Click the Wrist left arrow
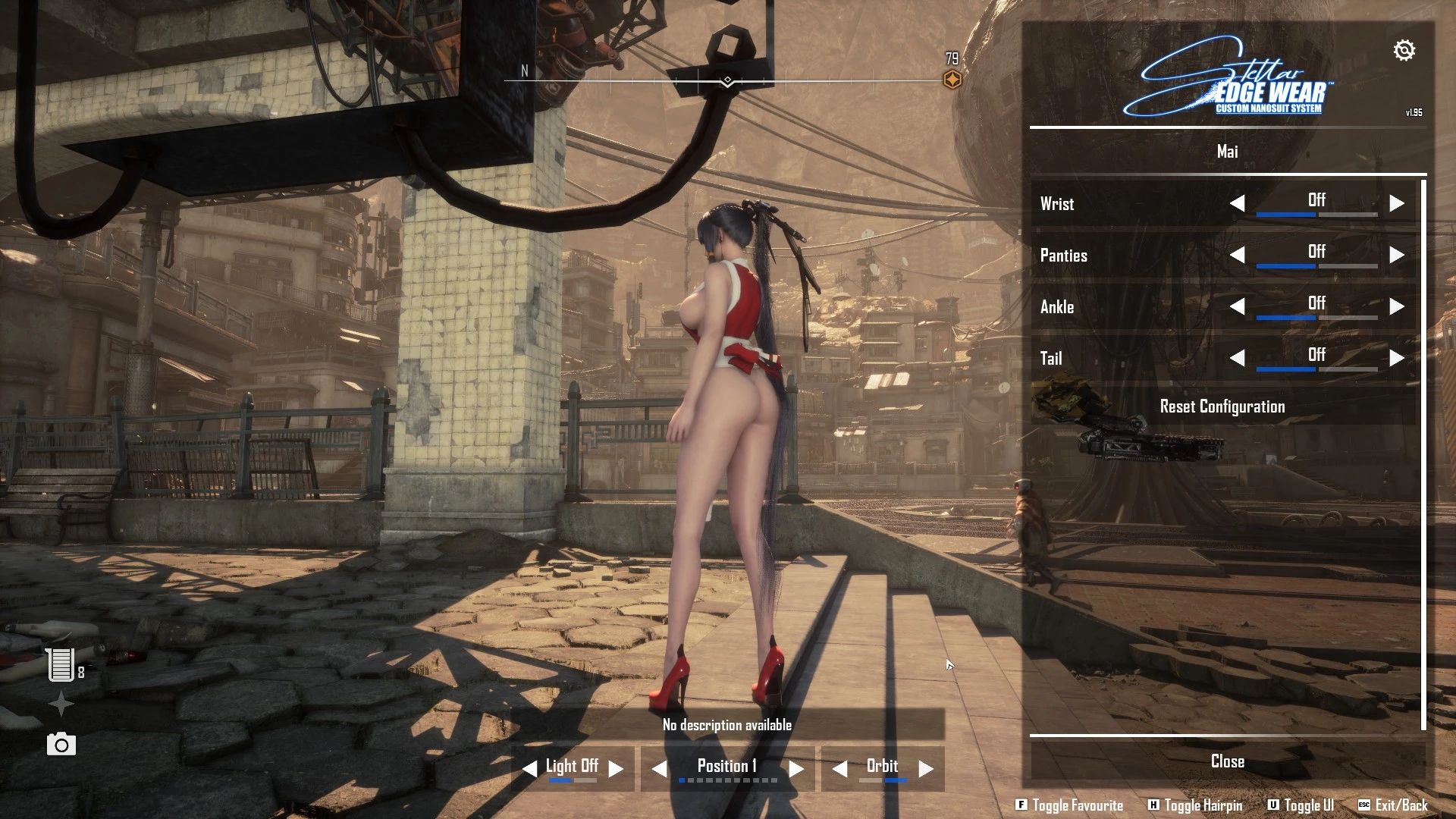Image resolution: width=1456 pixels, height=819 pixels. point(1238,203)
